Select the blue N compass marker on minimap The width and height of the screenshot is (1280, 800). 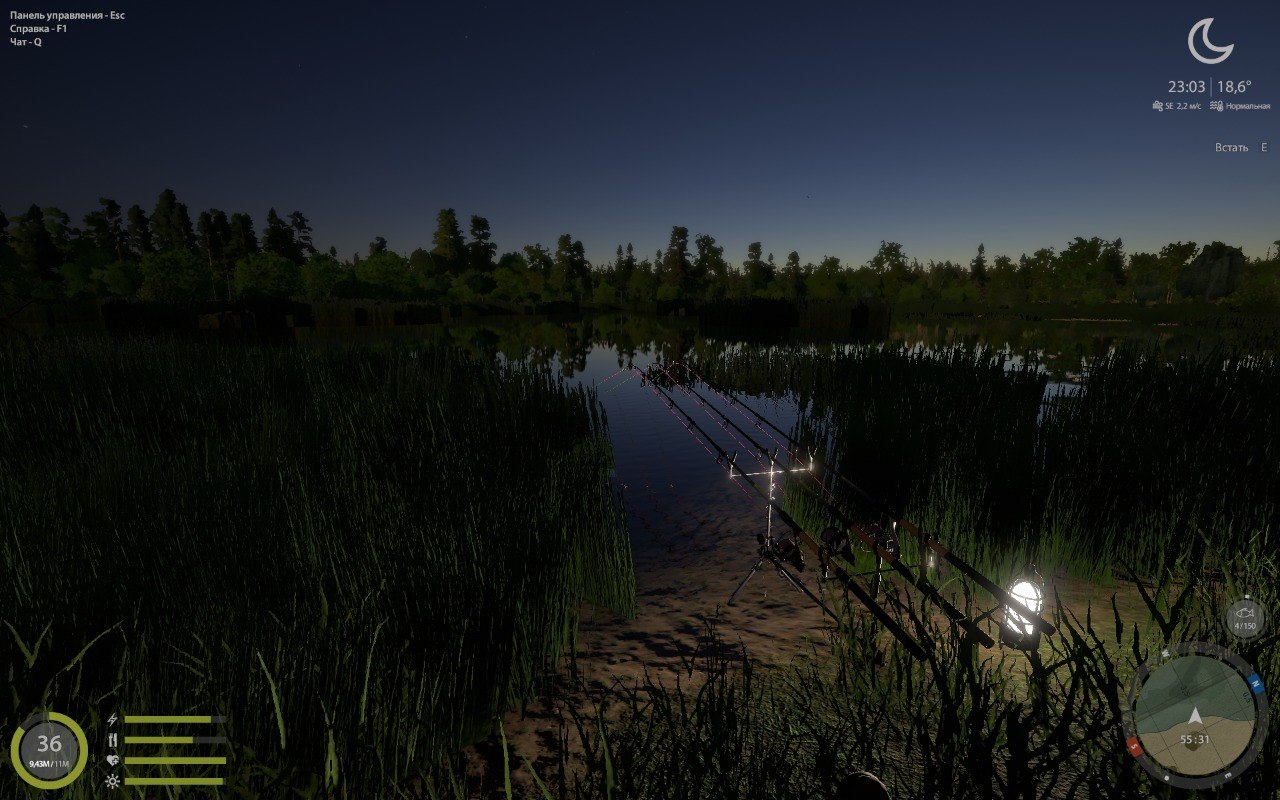point(1256,684)
